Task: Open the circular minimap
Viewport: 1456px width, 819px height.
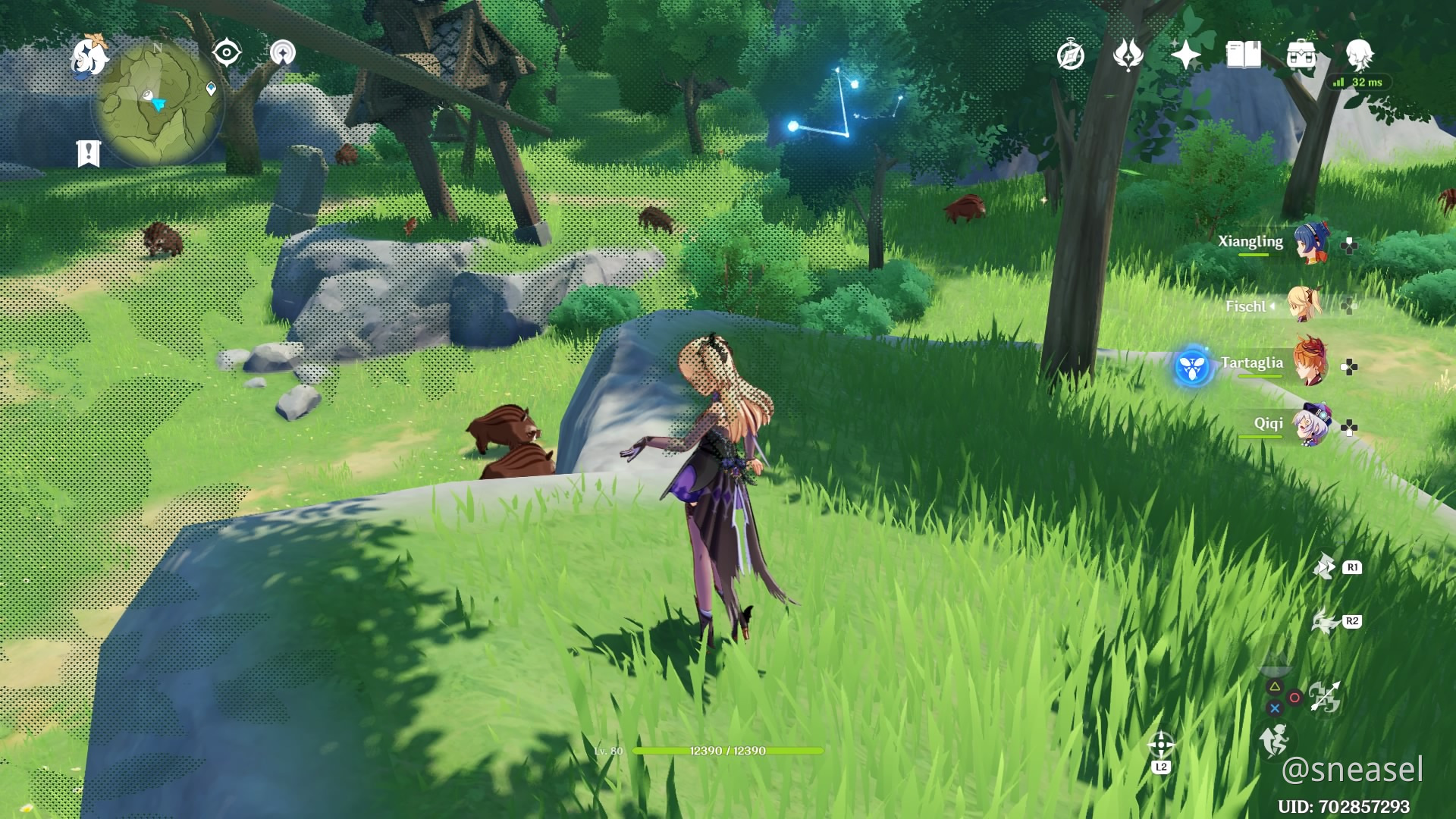Action: tap(158, 102)
